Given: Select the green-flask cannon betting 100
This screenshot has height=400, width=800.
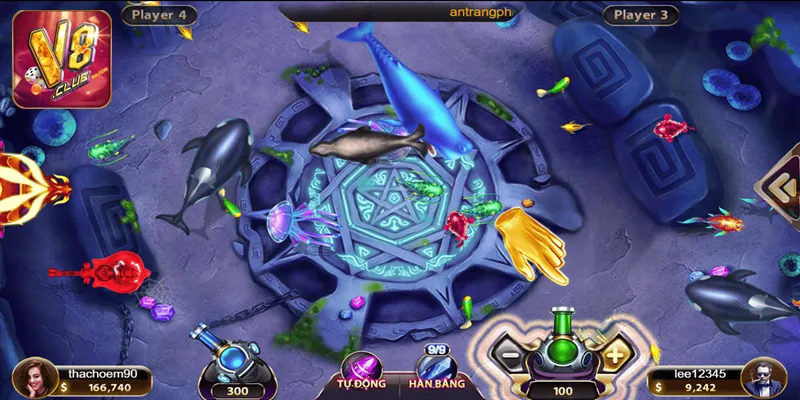Looking at the screenshot, I should coord(561,350).
